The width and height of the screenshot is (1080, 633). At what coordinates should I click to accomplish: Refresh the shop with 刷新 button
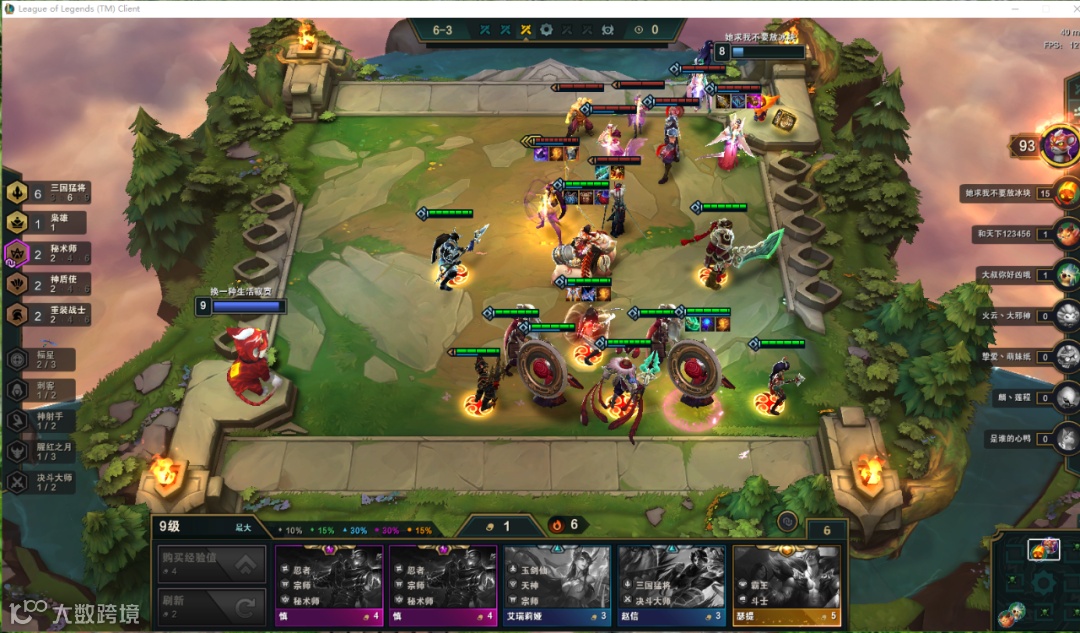pos(212,606)
